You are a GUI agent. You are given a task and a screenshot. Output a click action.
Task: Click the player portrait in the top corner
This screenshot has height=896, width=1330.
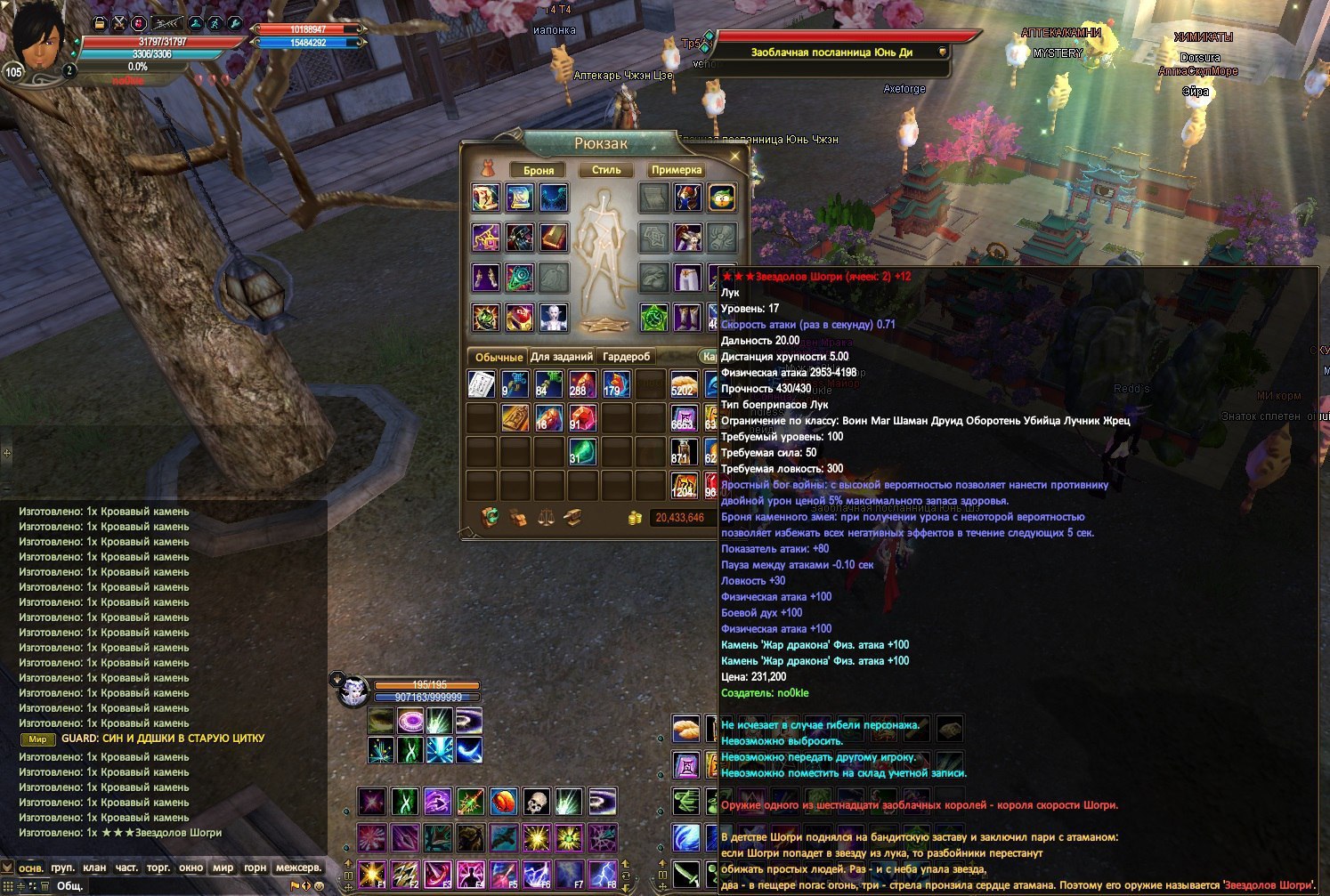point(37,42)
